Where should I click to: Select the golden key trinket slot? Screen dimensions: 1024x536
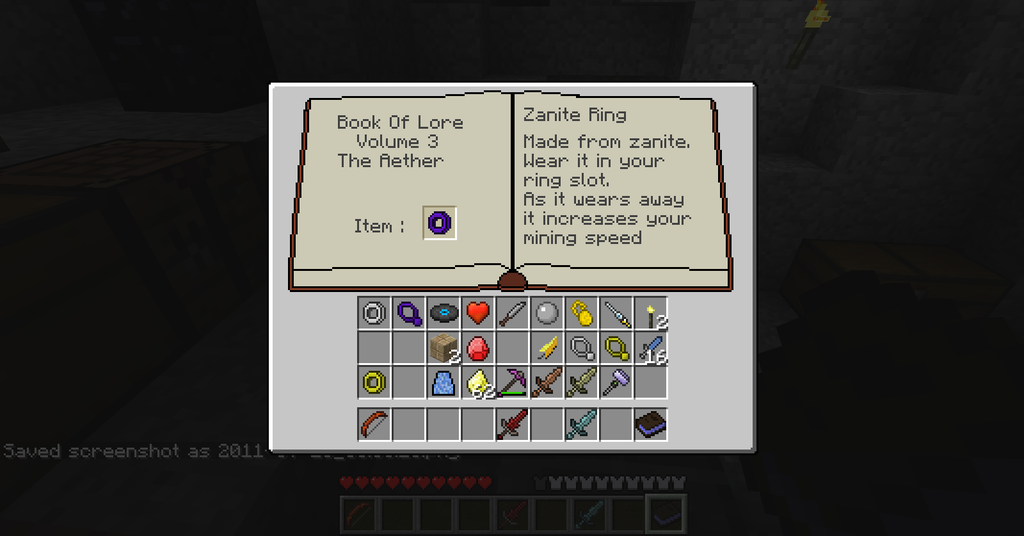(581, 314)
